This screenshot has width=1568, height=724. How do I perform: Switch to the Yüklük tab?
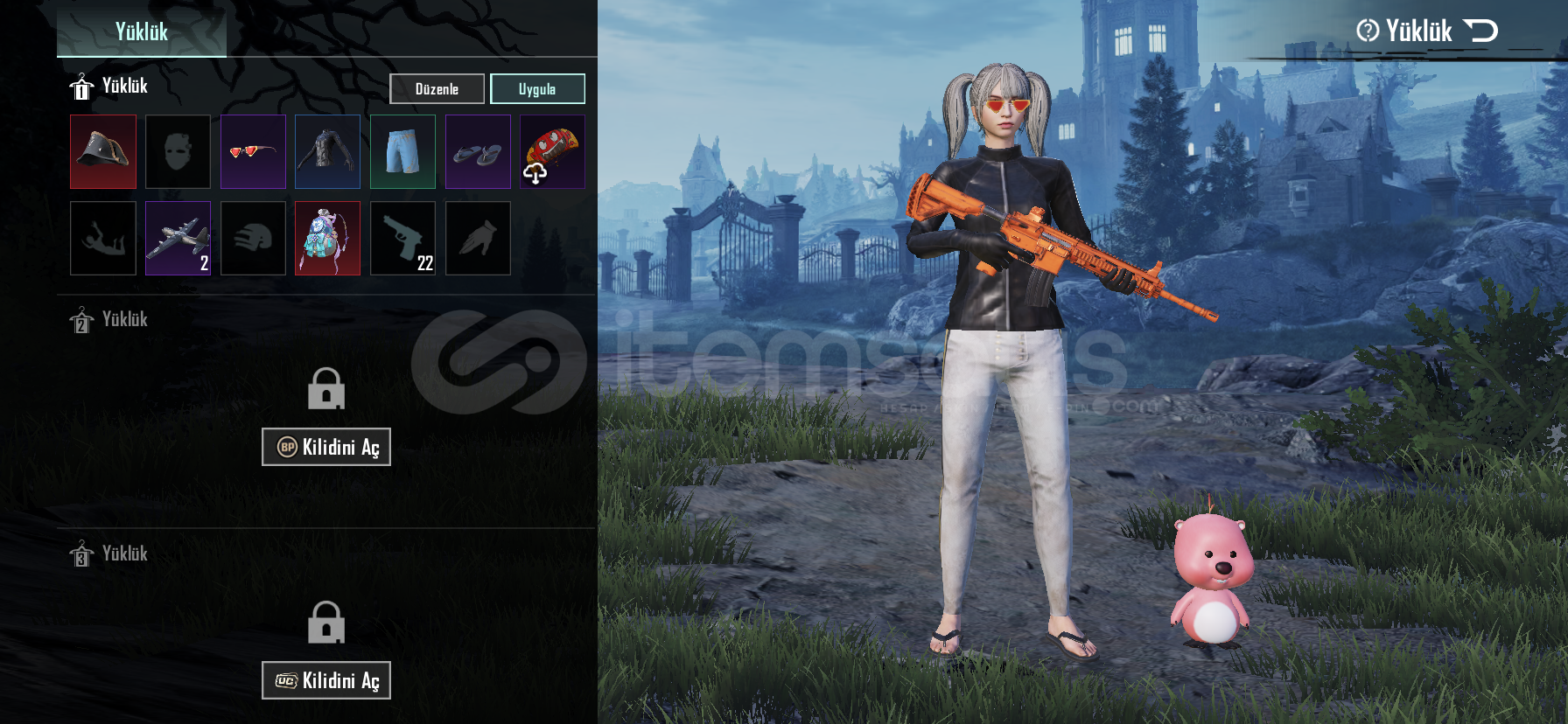tap(142, 31)
